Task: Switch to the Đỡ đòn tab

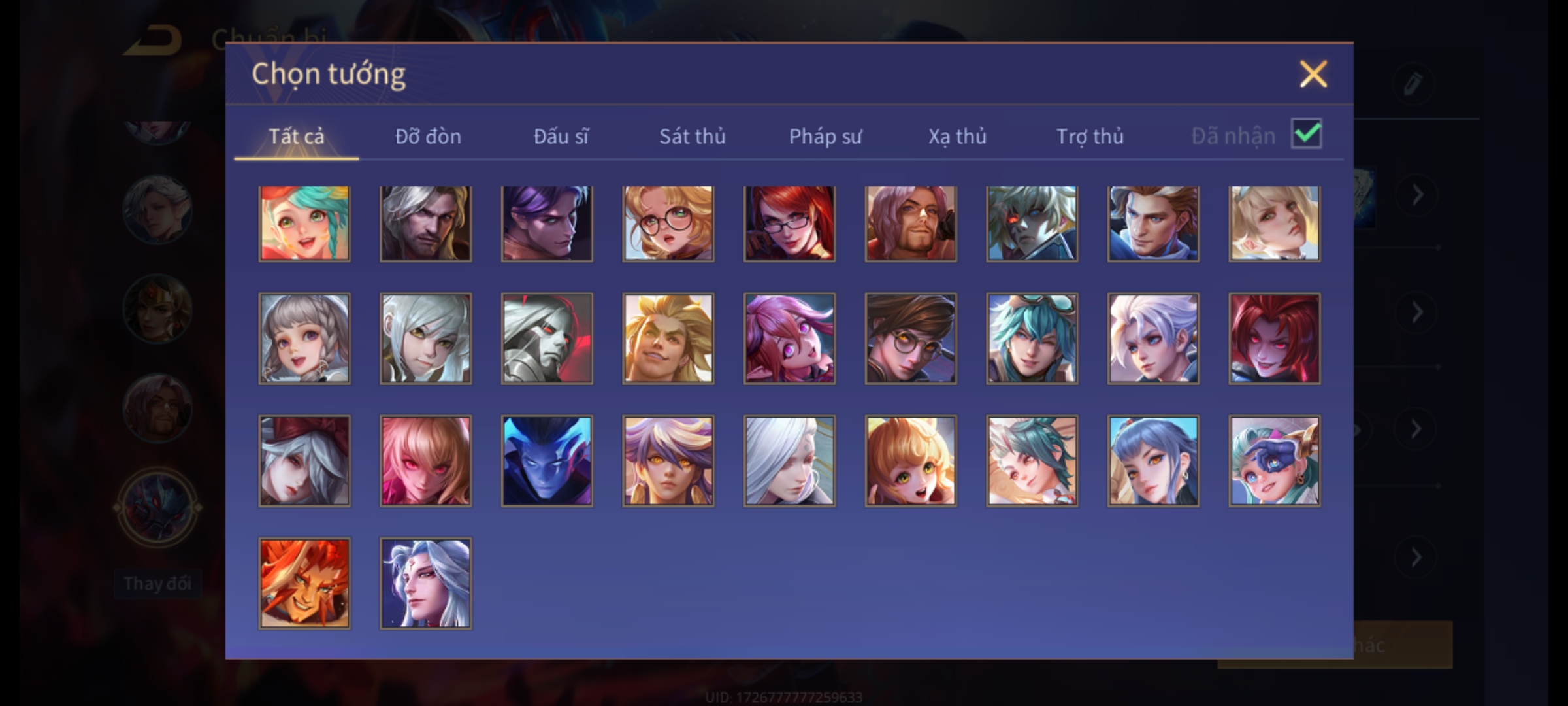Action: coord(428,136)
